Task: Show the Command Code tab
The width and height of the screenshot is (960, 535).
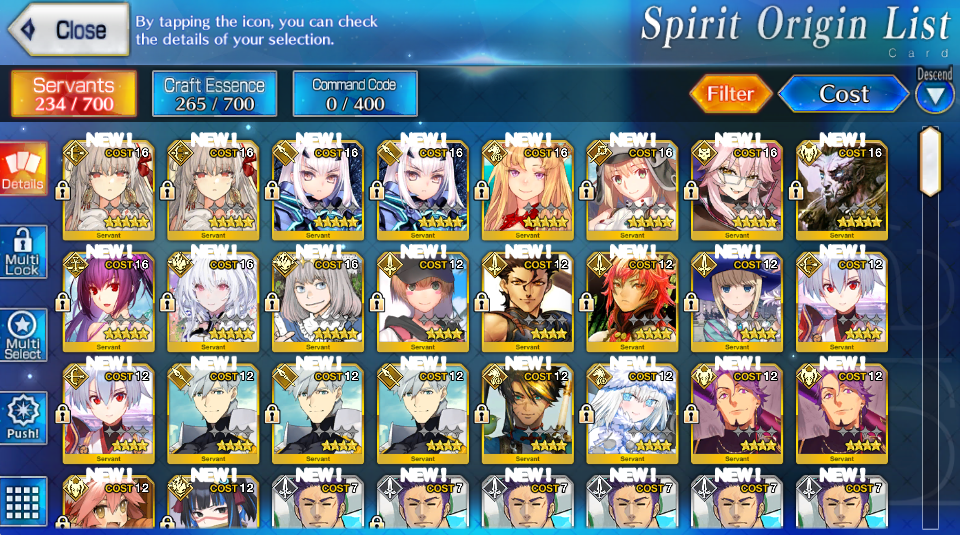Action: [x=354, y=94]
